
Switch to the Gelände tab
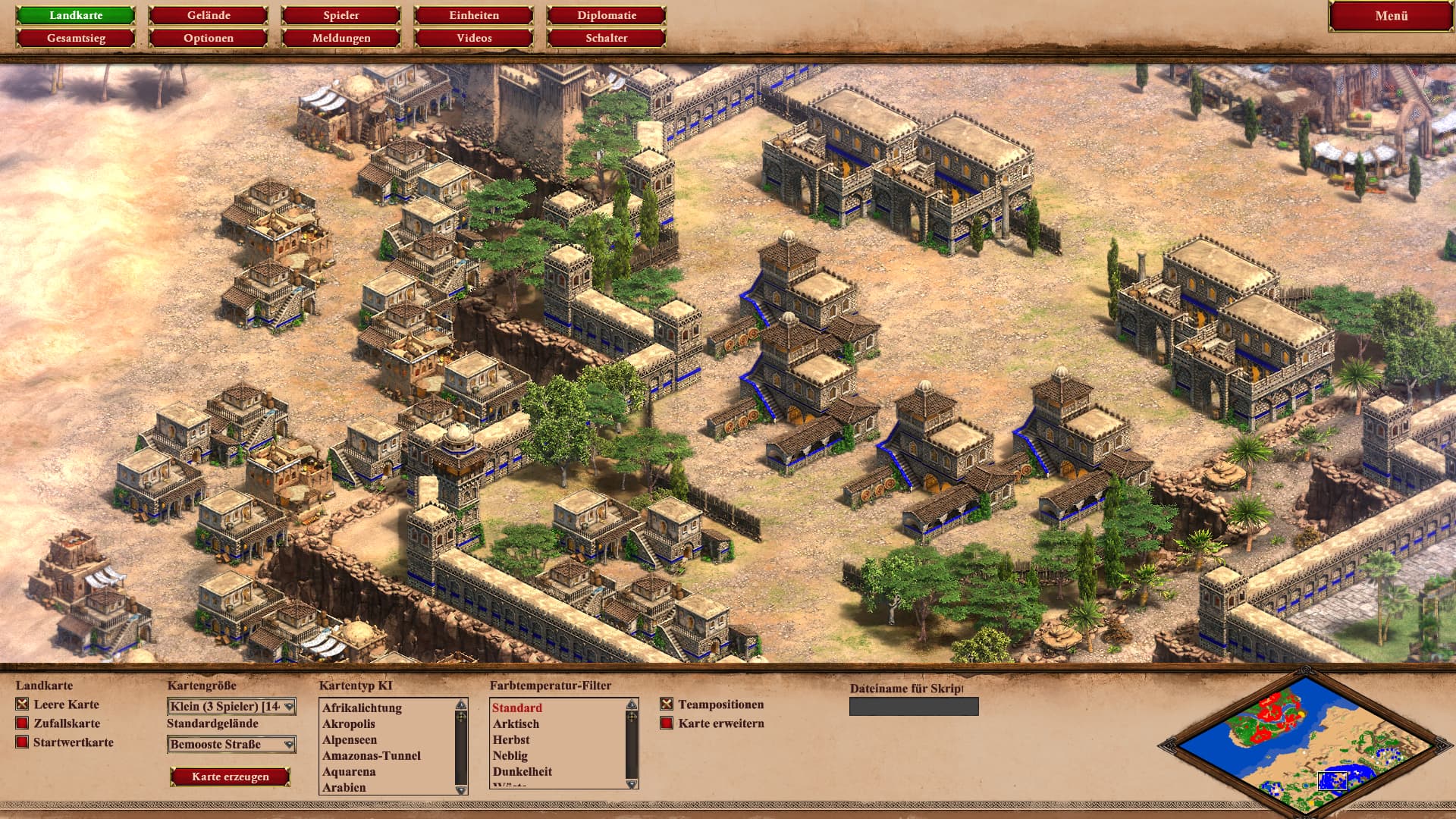[x=209, y=15]
